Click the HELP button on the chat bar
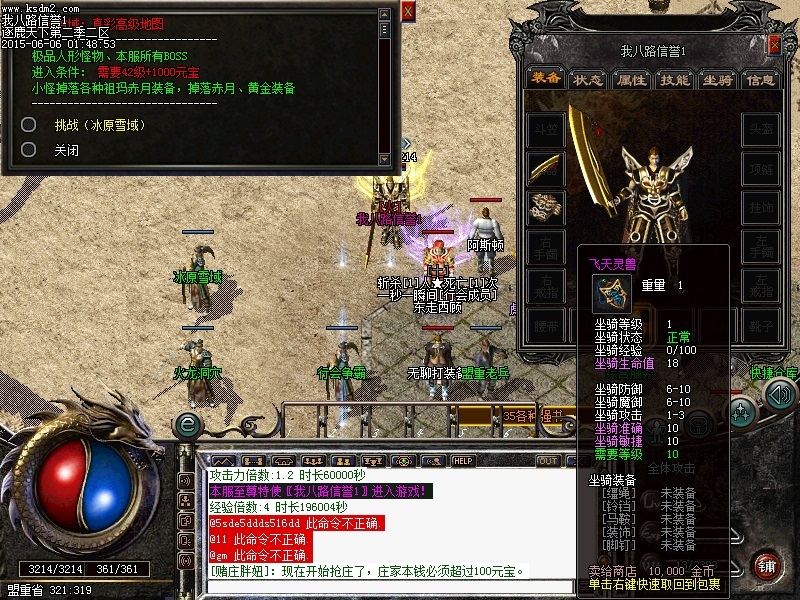Viewport: 800px width, 600px height. click(x=463, y=461)
